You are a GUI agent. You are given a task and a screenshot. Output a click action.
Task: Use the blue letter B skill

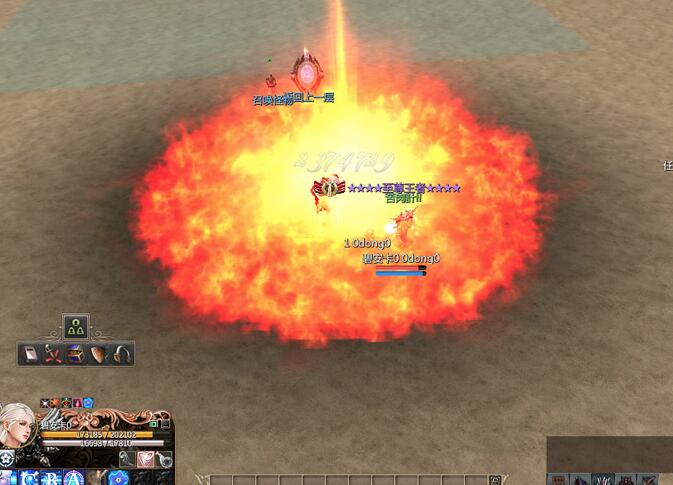pos(51,478)
